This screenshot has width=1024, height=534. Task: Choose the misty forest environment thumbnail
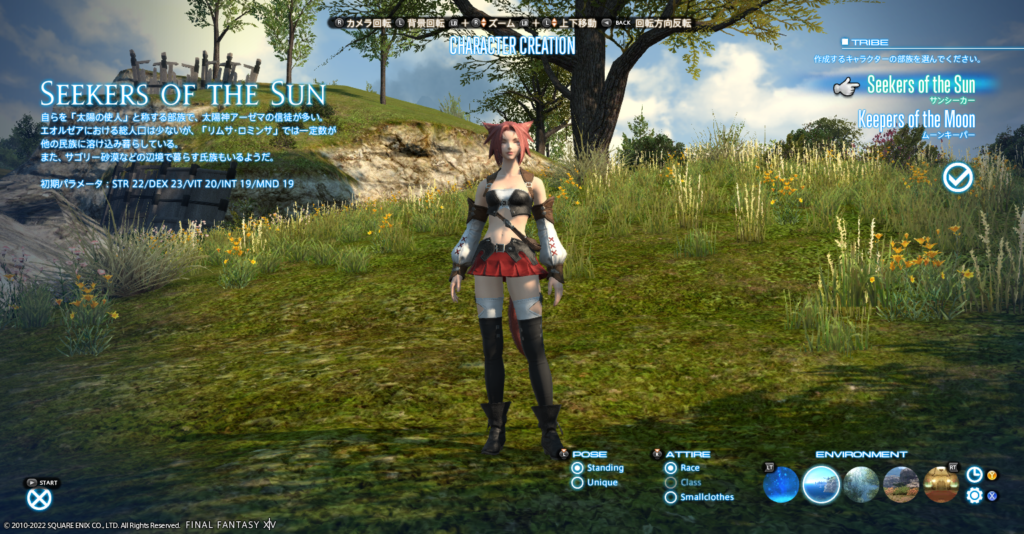click(x=861, y=485)
